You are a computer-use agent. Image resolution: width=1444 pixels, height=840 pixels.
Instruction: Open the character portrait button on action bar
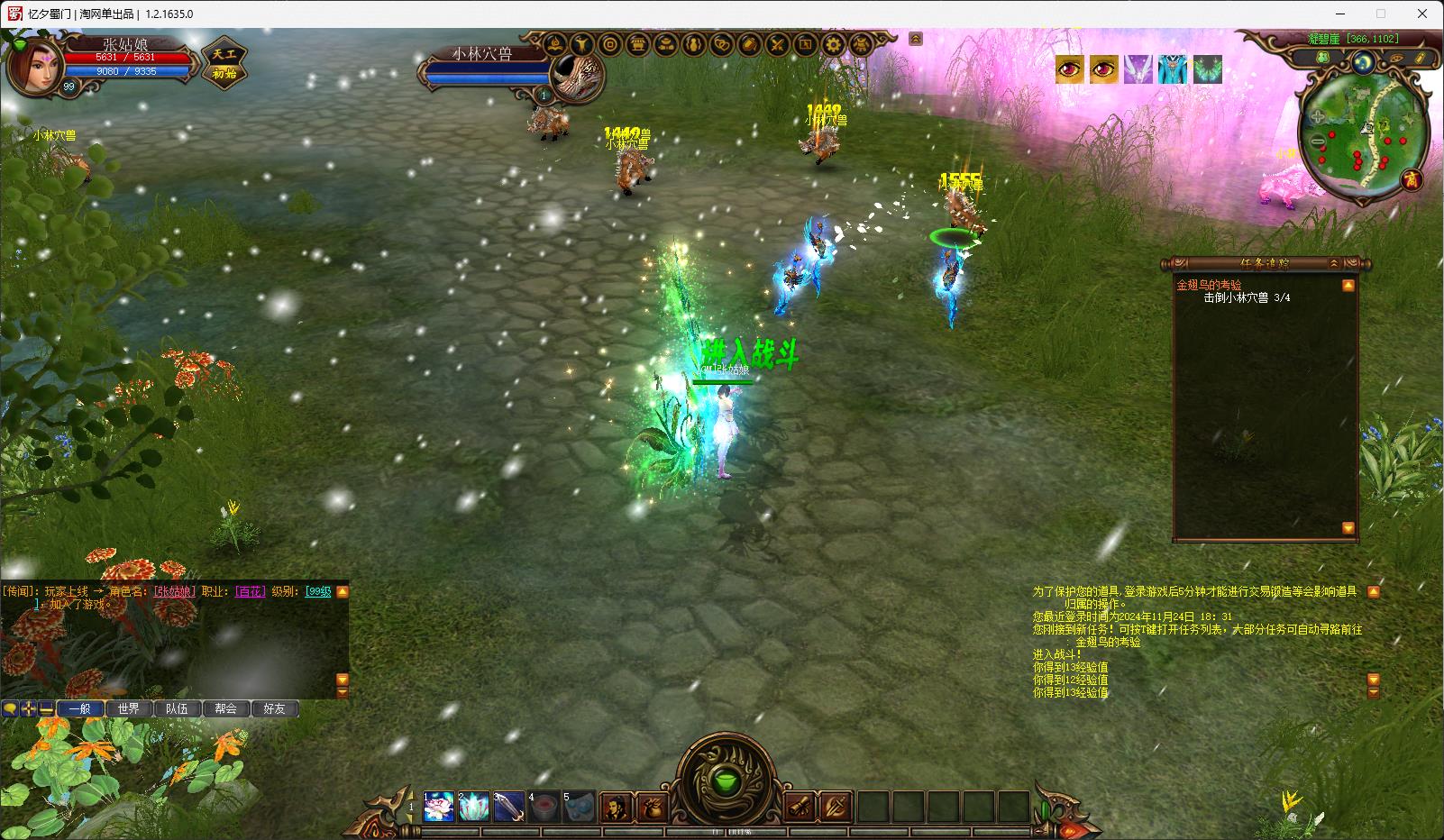pyautogui.click(x=617, y=806)
